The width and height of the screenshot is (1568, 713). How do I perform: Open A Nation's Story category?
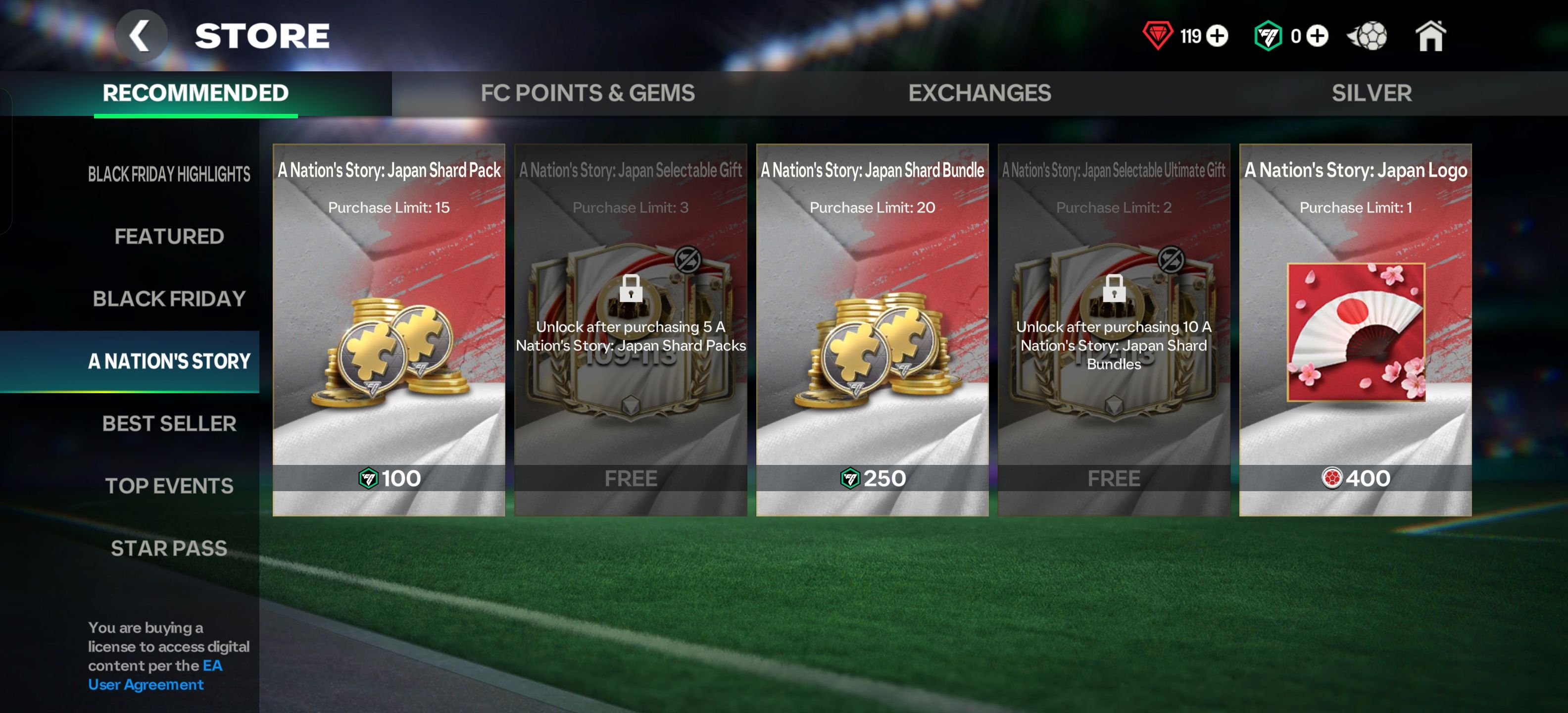(x=169, y=361)
